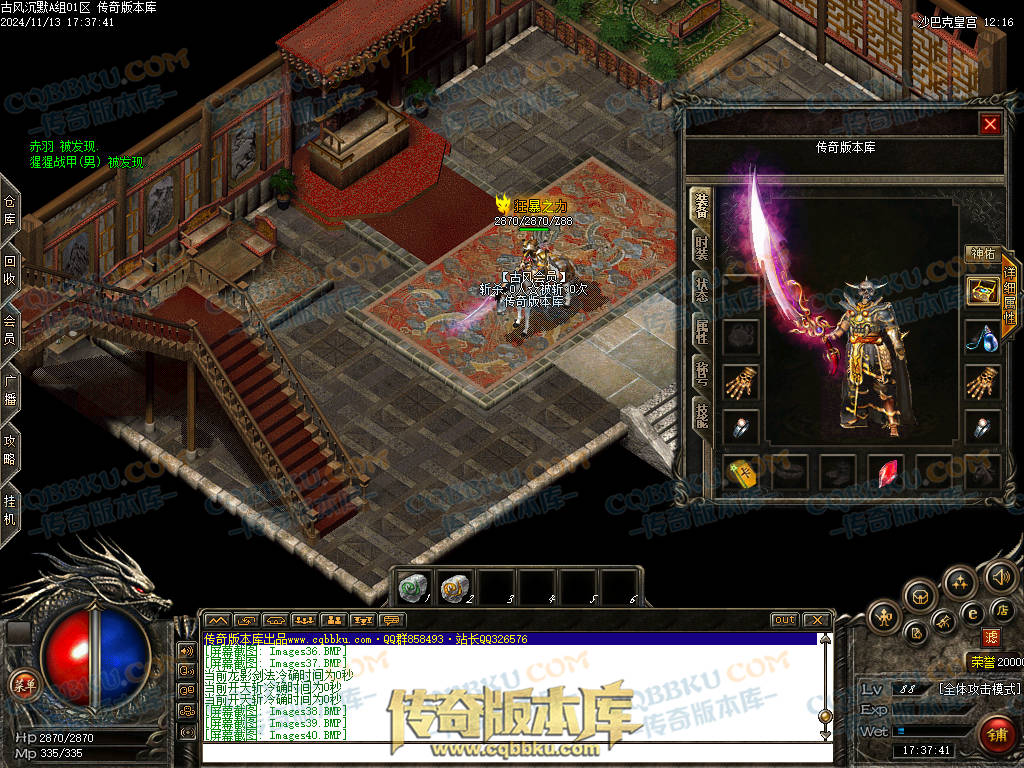Close the character equipment panel
The height and width of the screenshot is (768, 1024).
(990, 124)
